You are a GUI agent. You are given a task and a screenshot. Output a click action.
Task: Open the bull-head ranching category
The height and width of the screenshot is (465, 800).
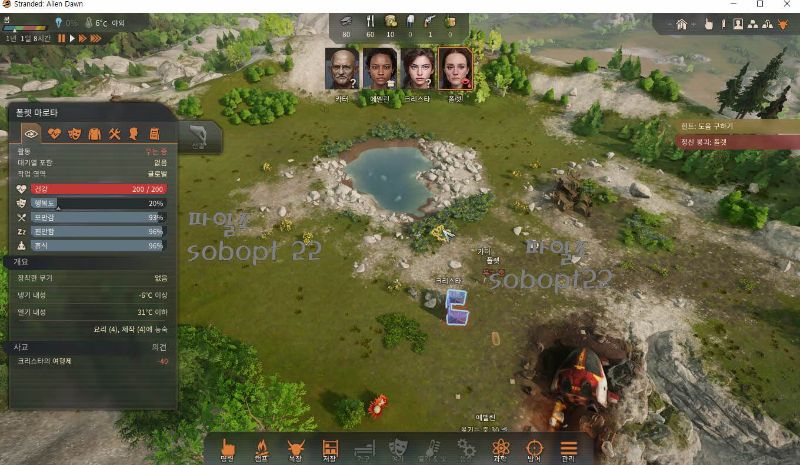coord(296,447)
